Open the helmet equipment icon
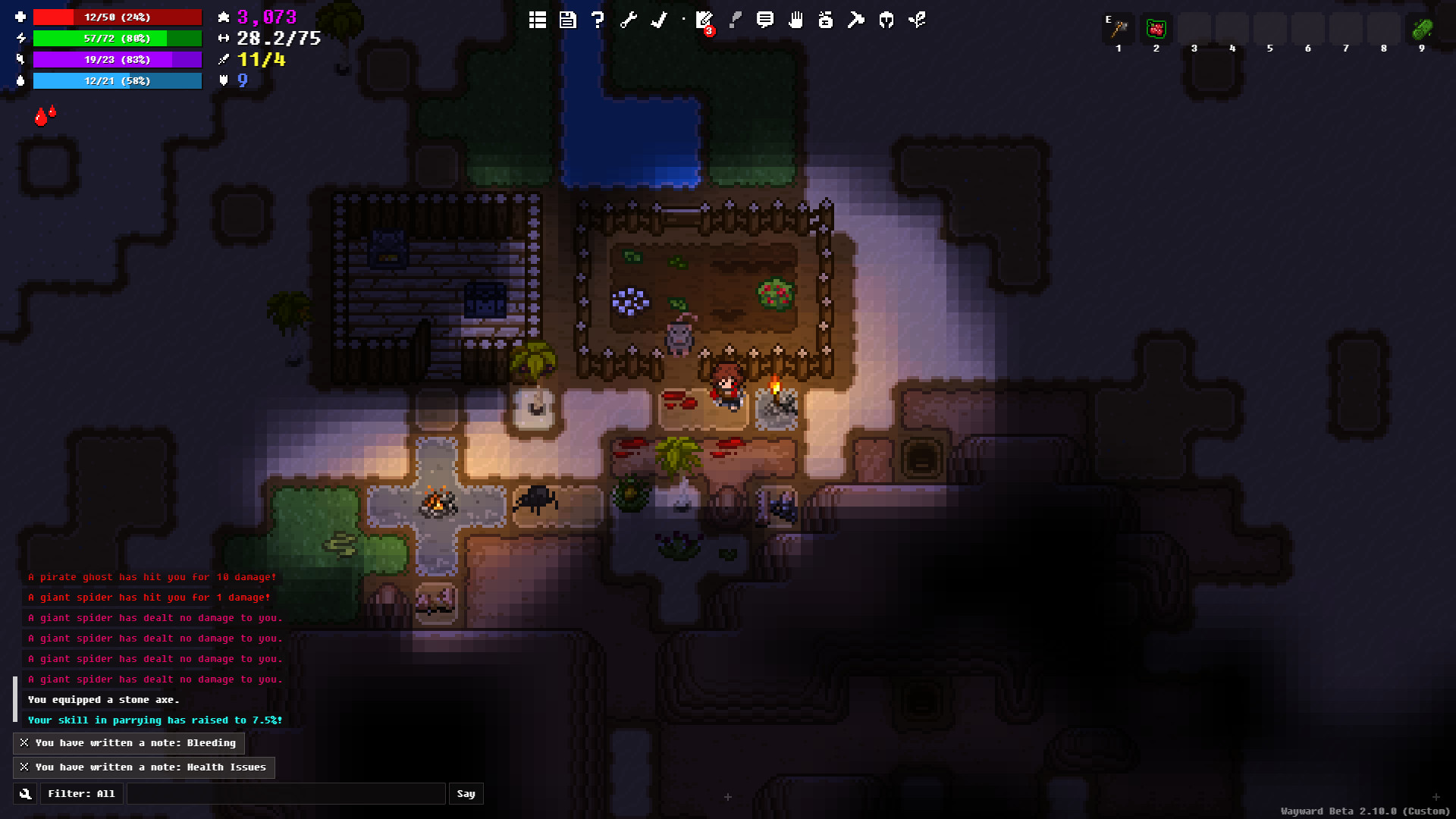1456x819 pixels. click(x=886, y=20)
